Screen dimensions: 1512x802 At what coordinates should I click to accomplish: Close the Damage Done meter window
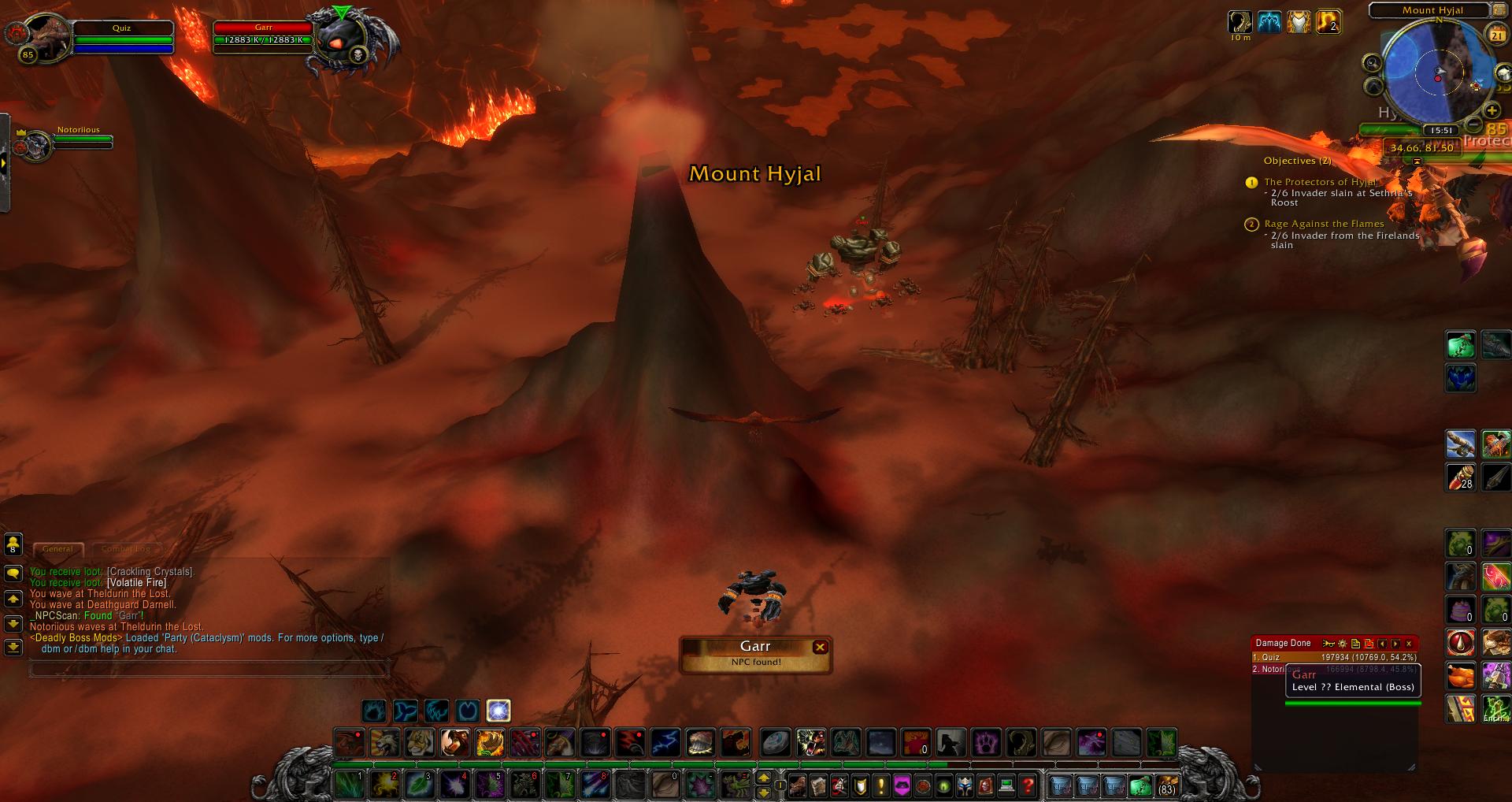pyautogui.click(x=1409, y=644)
